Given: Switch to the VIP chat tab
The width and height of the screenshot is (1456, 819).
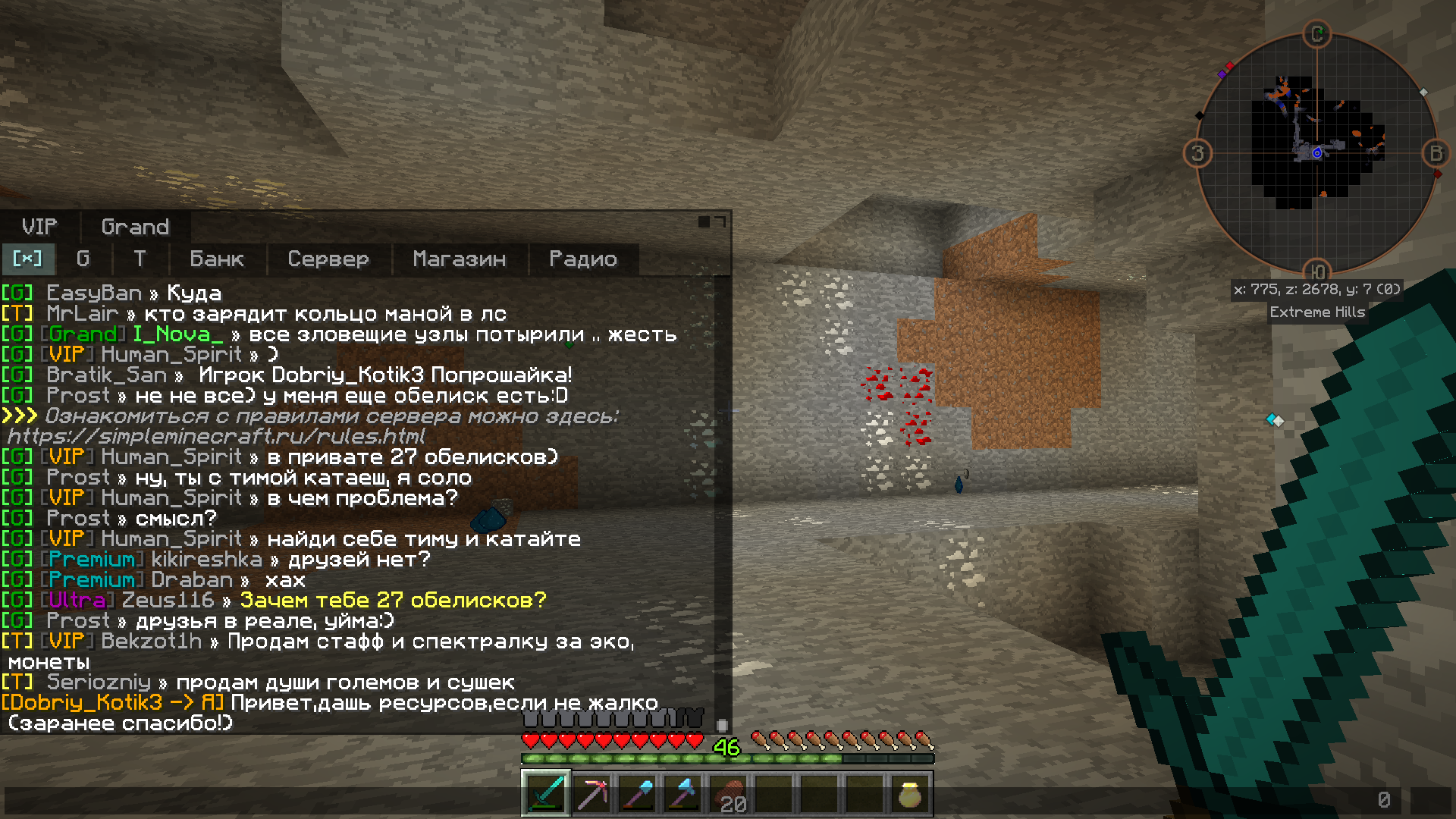Looking at the screenshot, I should tap(39, 227).
